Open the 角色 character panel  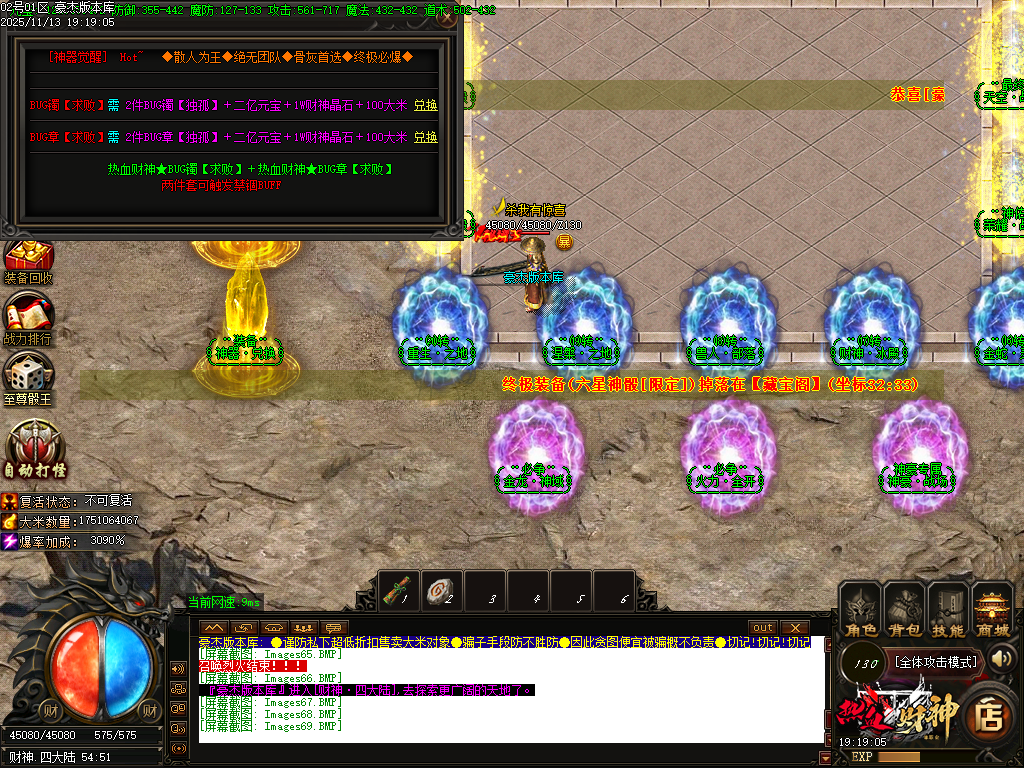pyautogui.click(x=861, y=611)
